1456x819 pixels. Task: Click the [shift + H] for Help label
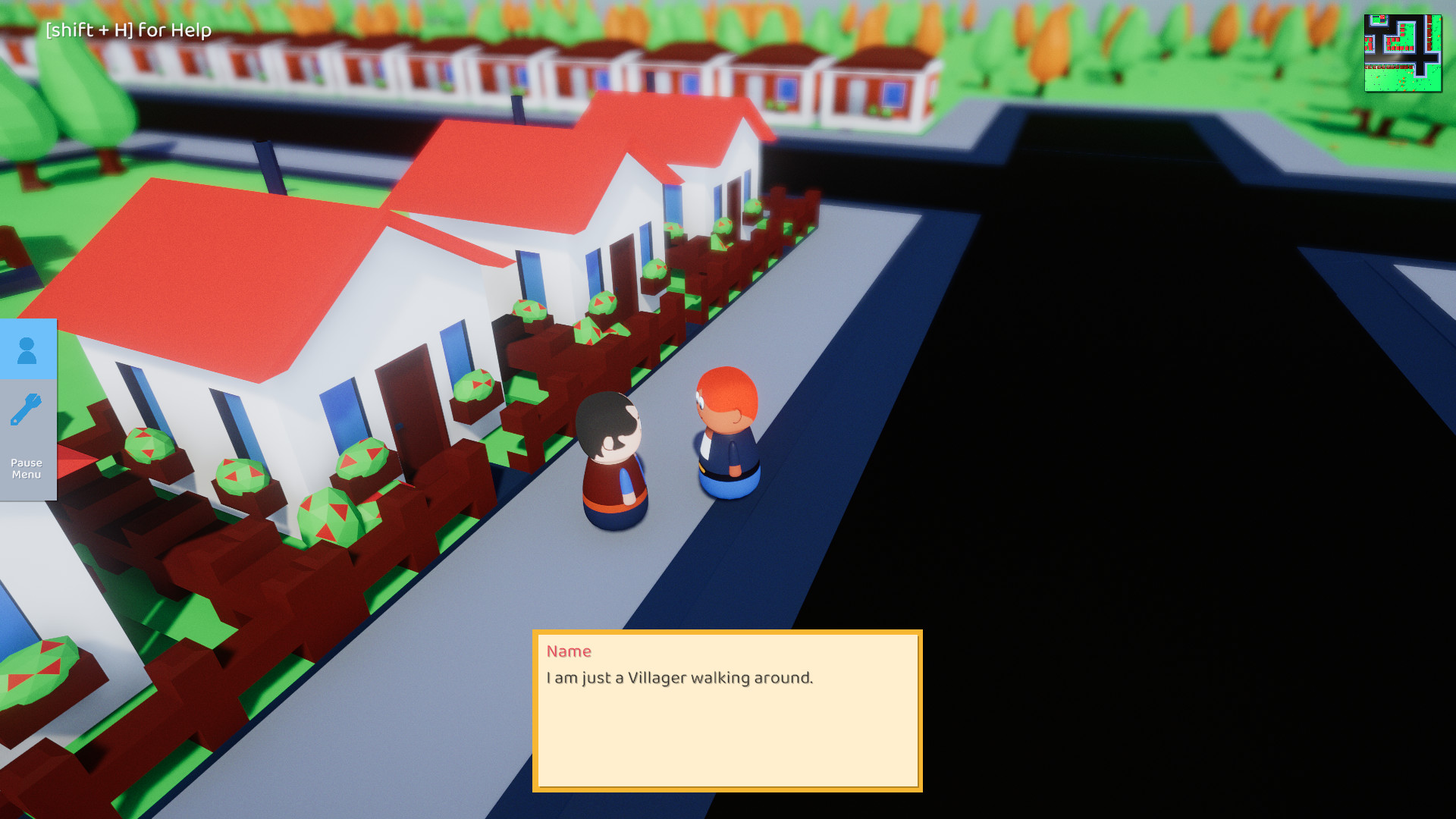[127, 31]
